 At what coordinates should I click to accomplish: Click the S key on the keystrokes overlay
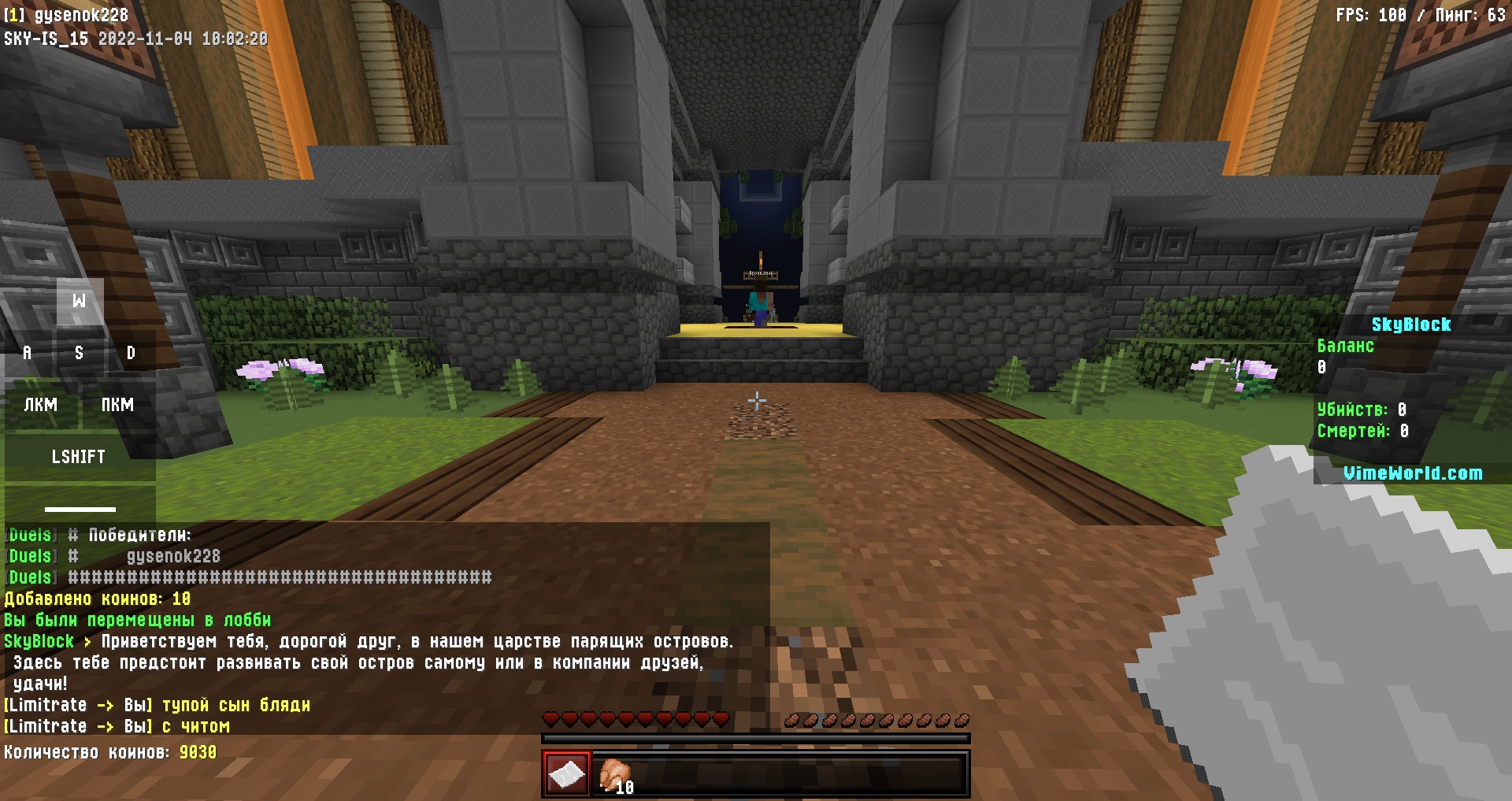(x=78, y=353)
